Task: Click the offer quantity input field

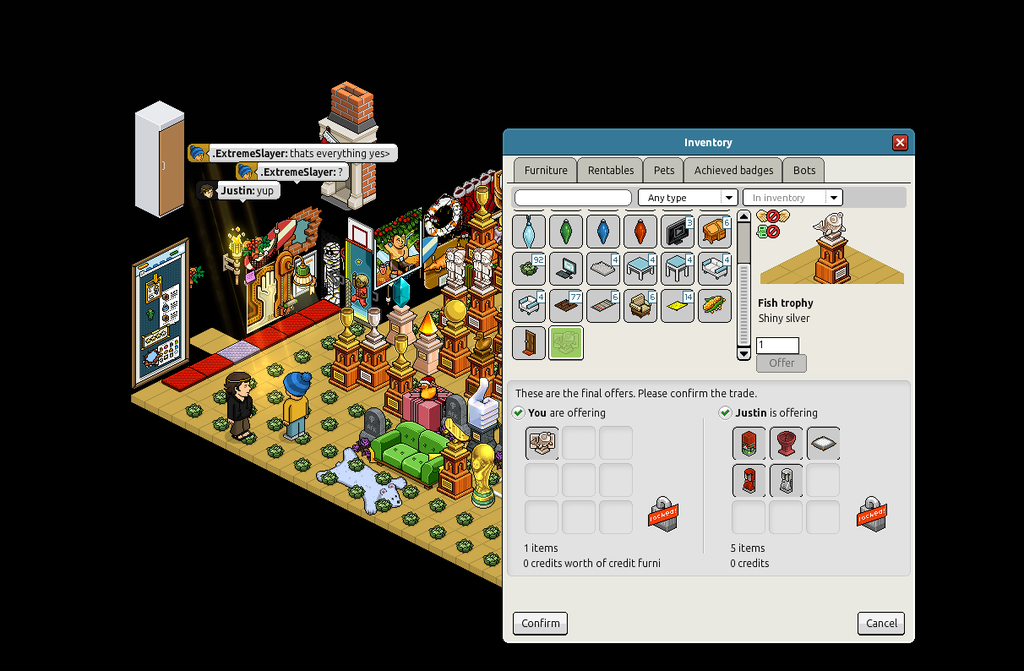Action: (777, 345)
